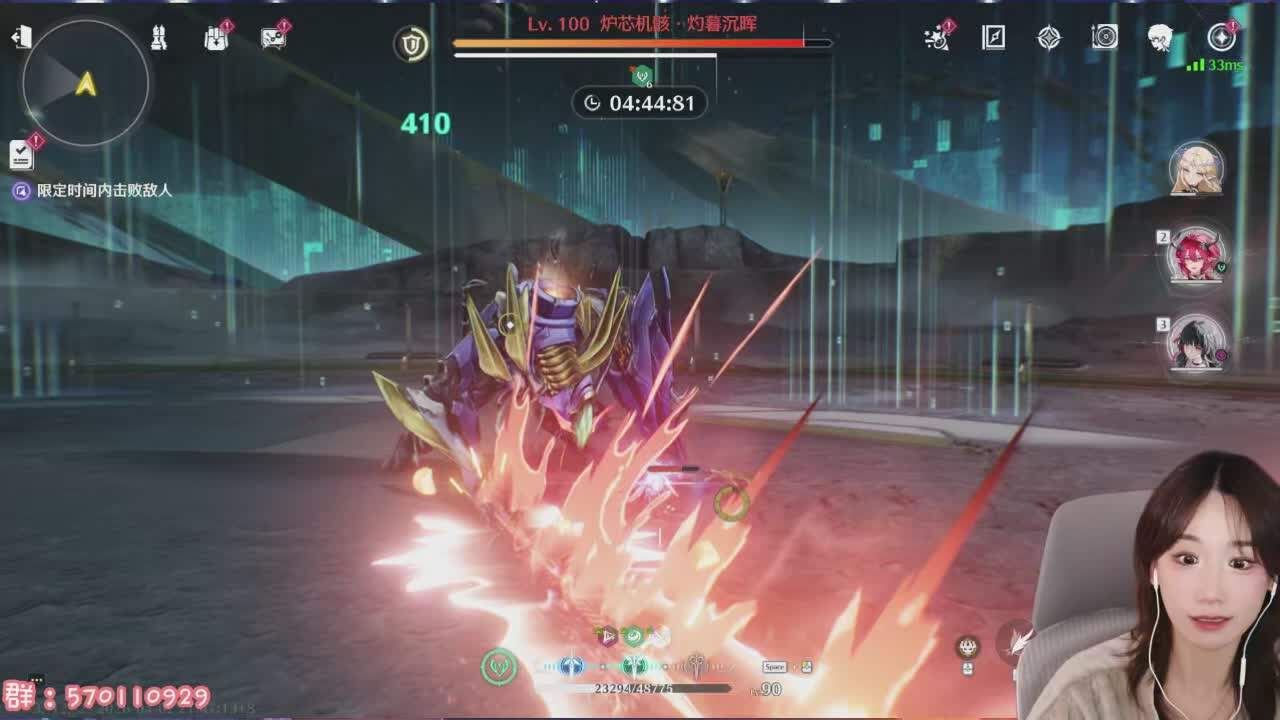Open the guidebook compass icon
Image resolution: width=1280 pixels, height=720 pixels.
point(993,38)
